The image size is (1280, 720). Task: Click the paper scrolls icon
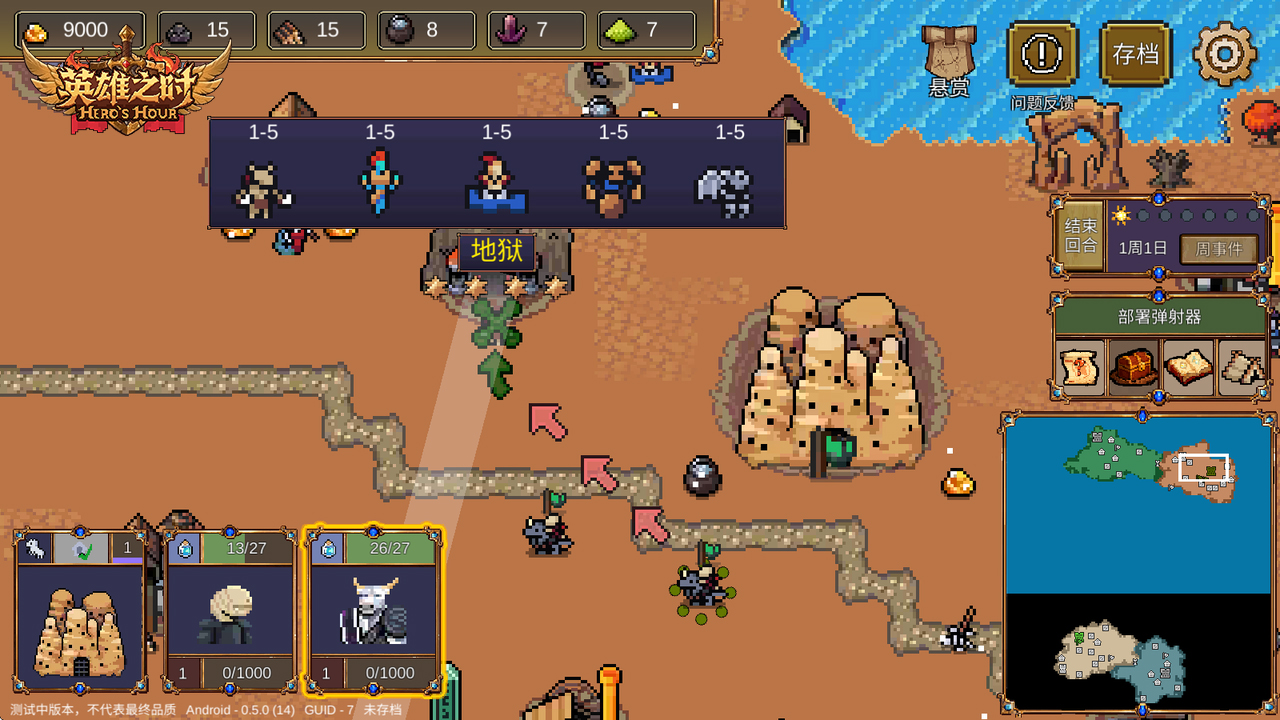click(1242, 367)
